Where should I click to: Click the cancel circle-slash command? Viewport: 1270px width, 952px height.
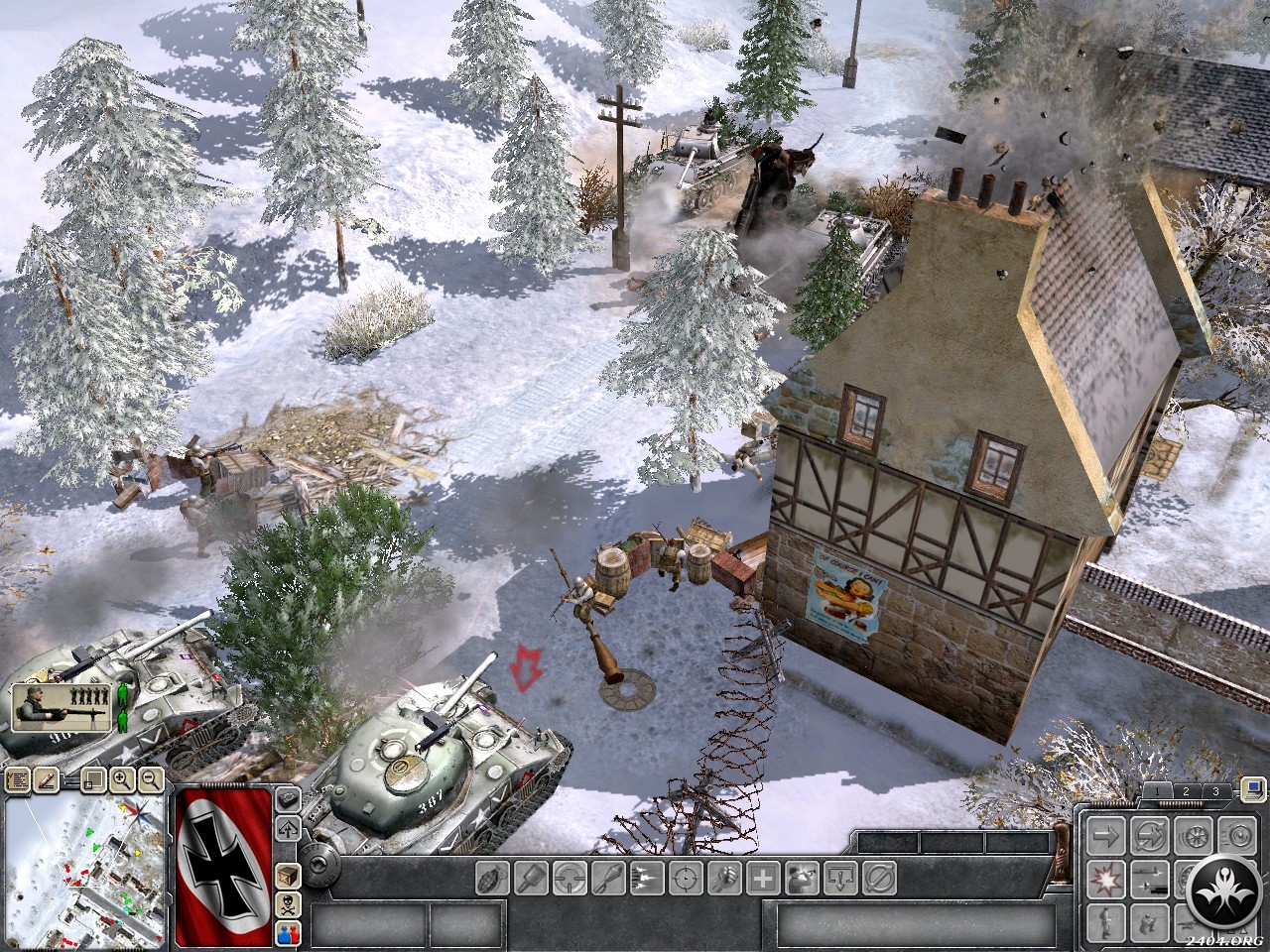[879, 878]
